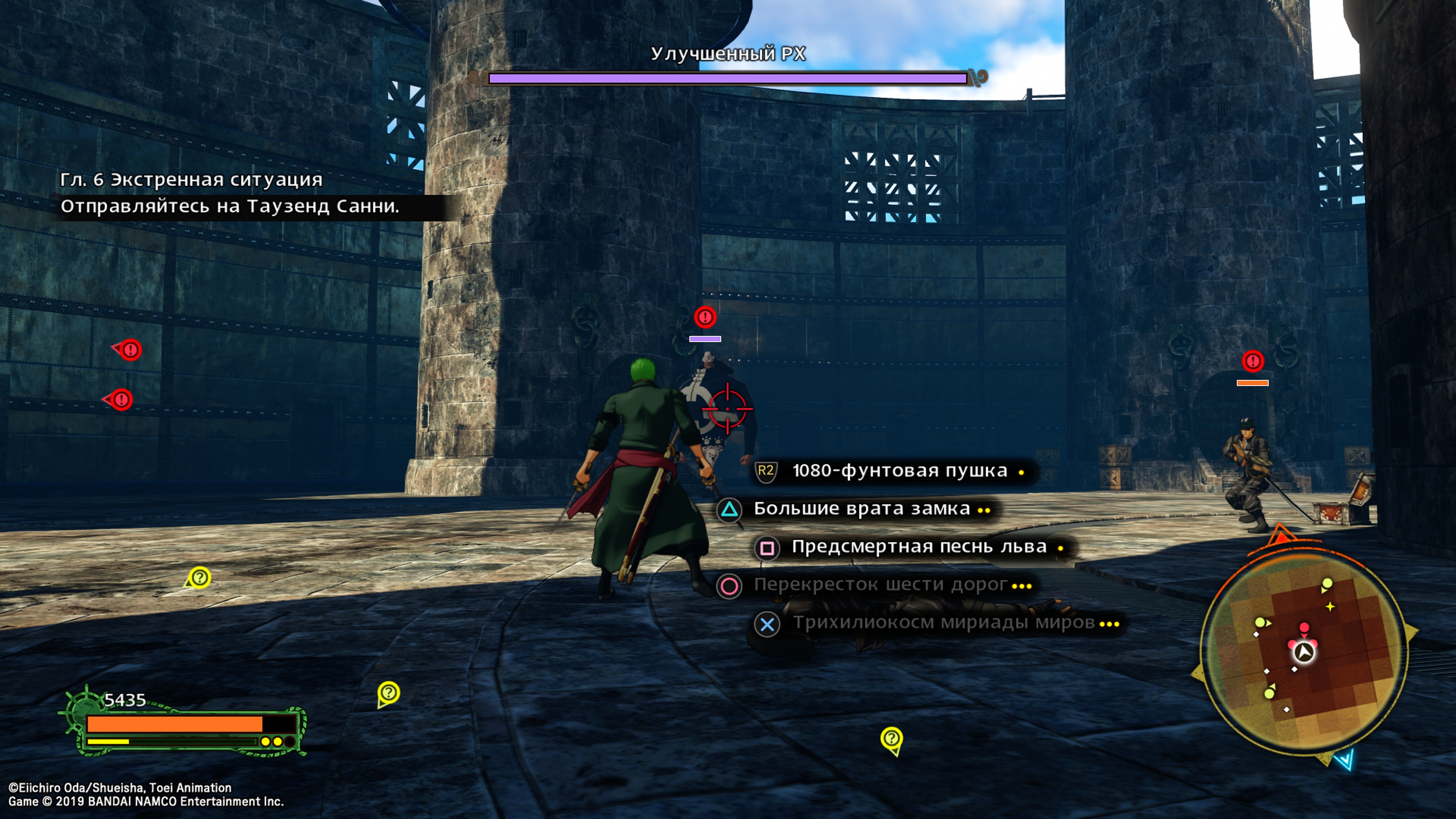This screenshot has height=819, width=1456.
Task: Activate Предсмертная песнь льва skill
Action: 918,546
